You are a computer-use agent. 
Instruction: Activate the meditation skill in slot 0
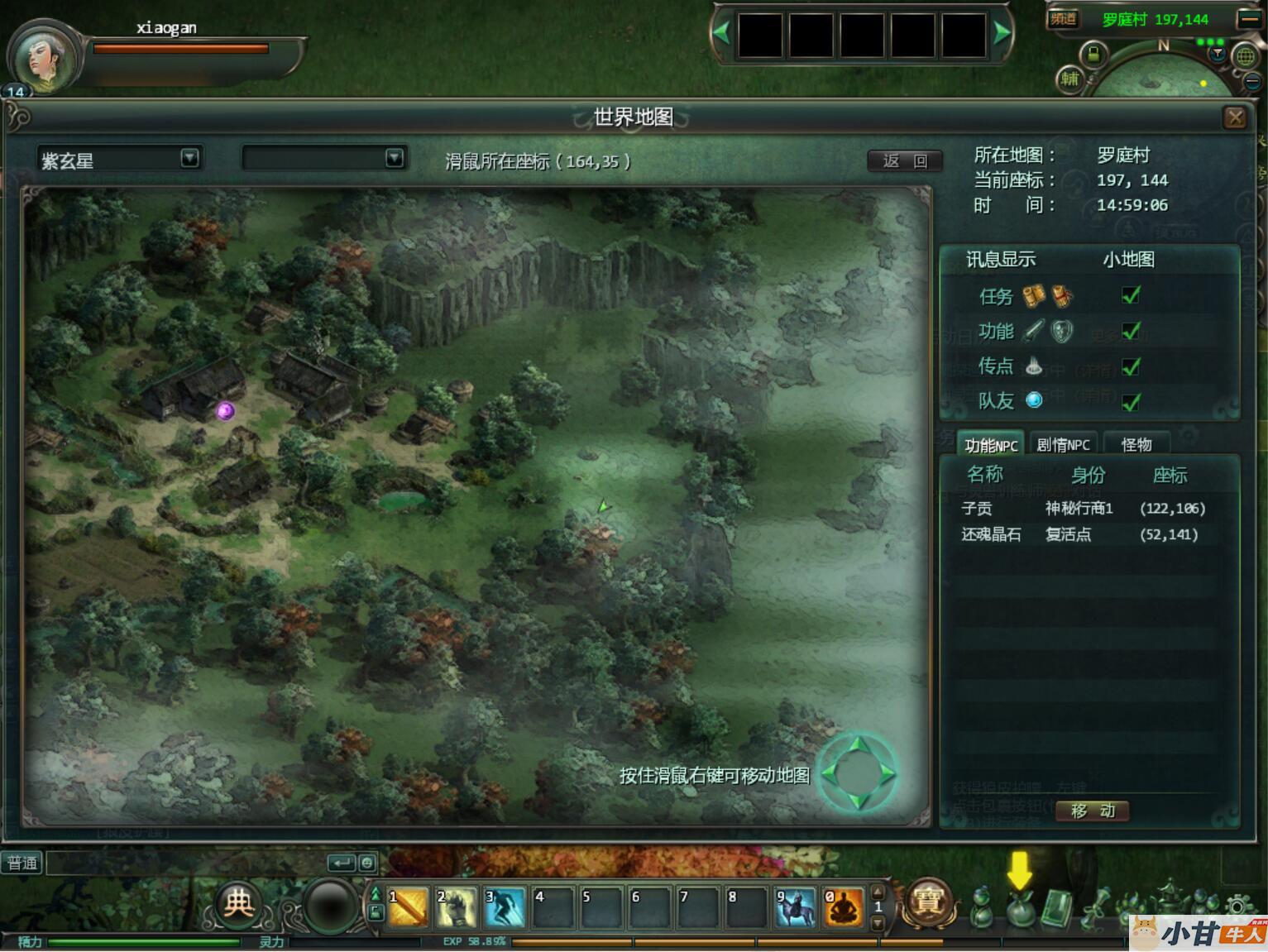pos(843,907)
